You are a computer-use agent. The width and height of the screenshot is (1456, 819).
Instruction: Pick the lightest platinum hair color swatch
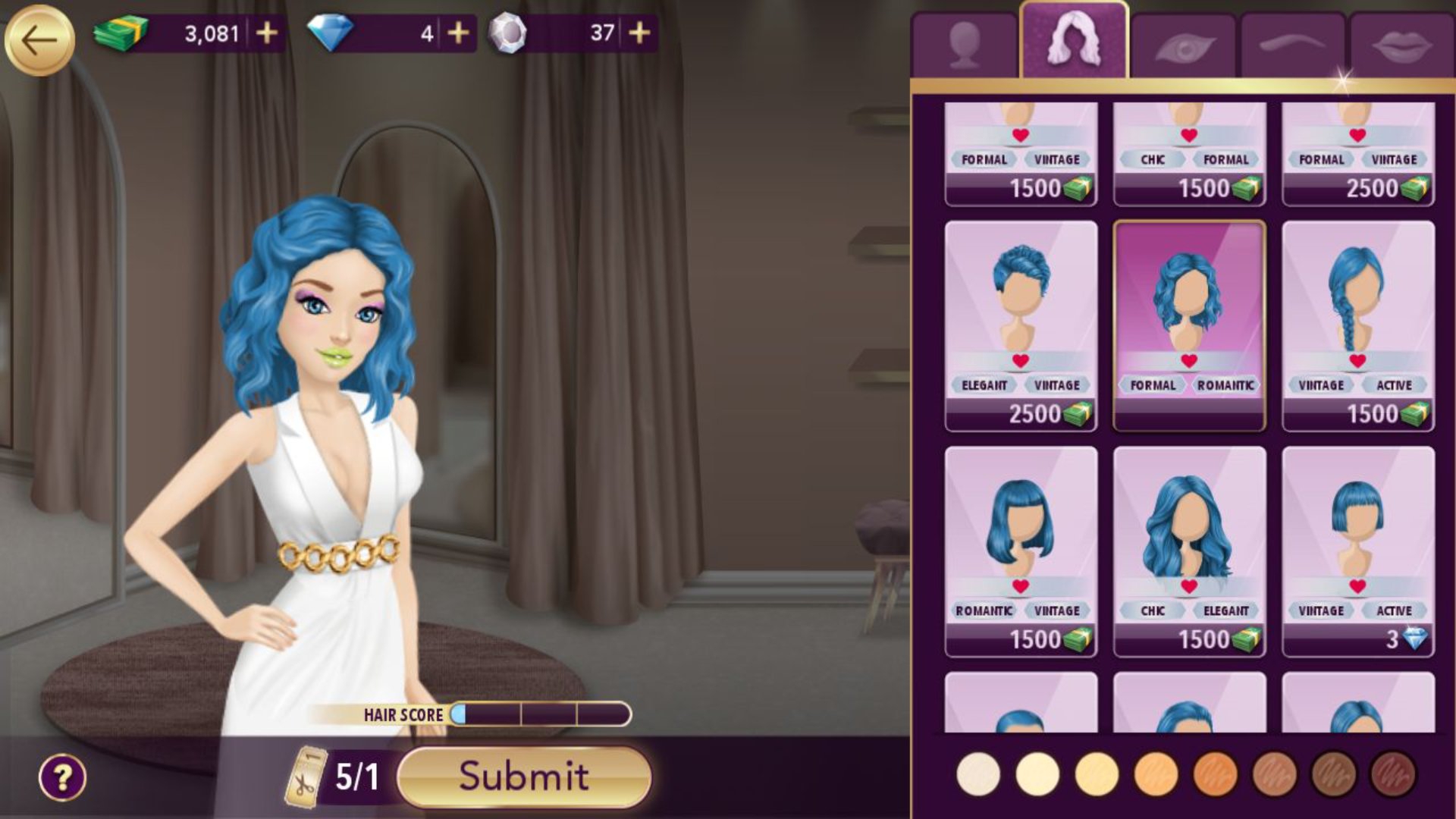(x=978, y=775)
